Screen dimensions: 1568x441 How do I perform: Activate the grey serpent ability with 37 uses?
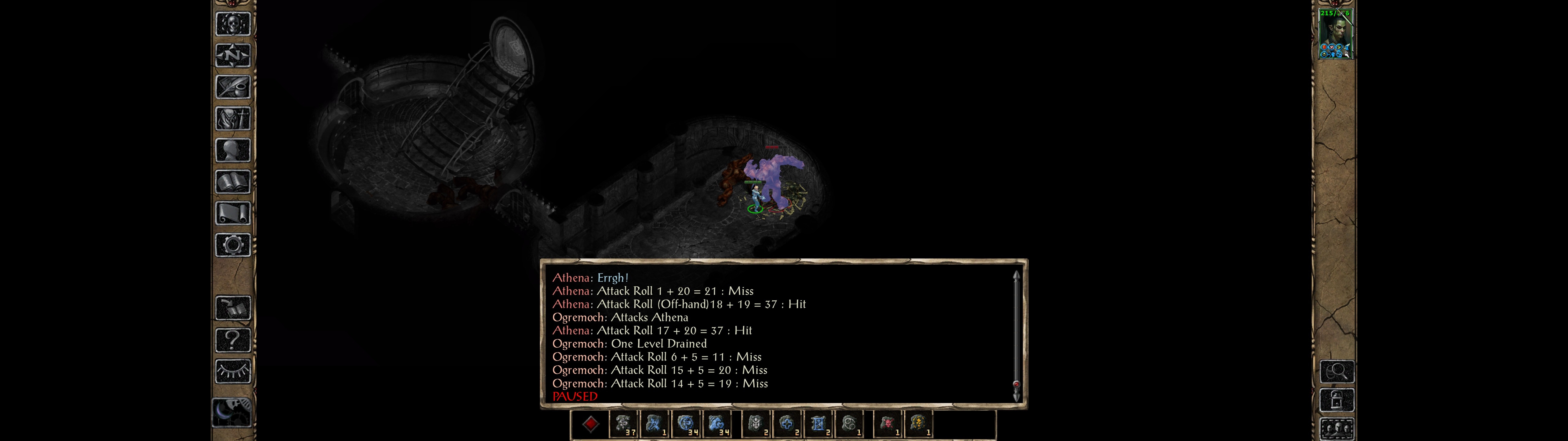[623, 424]
